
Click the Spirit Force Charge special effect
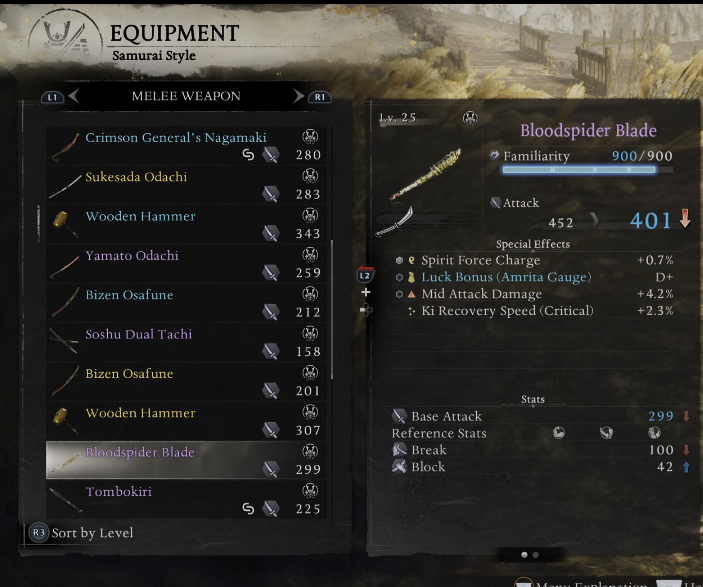point(480,260)
